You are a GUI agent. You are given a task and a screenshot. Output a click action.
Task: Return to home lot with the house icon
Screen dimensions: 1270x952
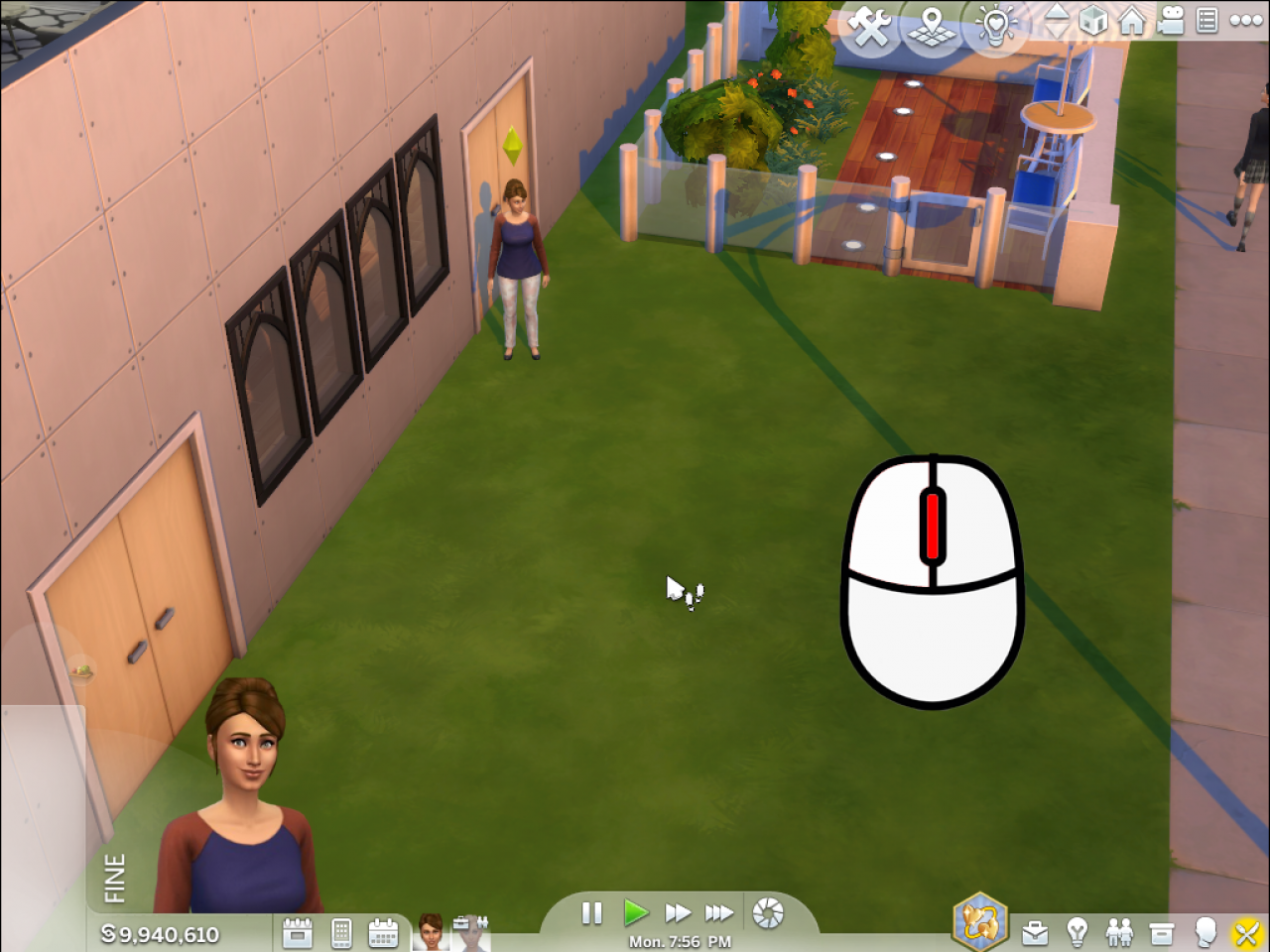point(1132,22)
